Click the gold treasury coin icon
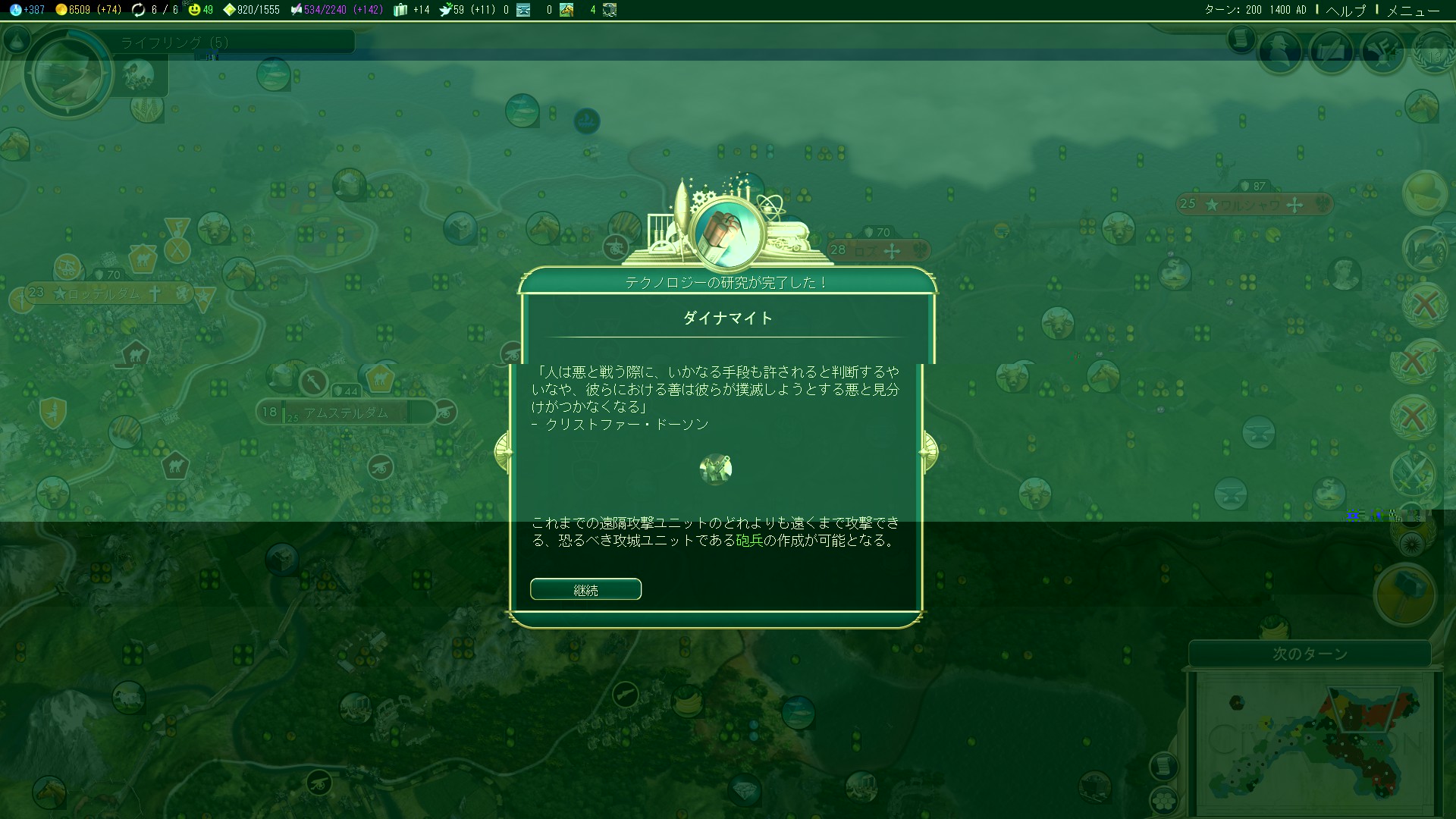Viewport: 1456px width, 819px height. coord(61,10)
